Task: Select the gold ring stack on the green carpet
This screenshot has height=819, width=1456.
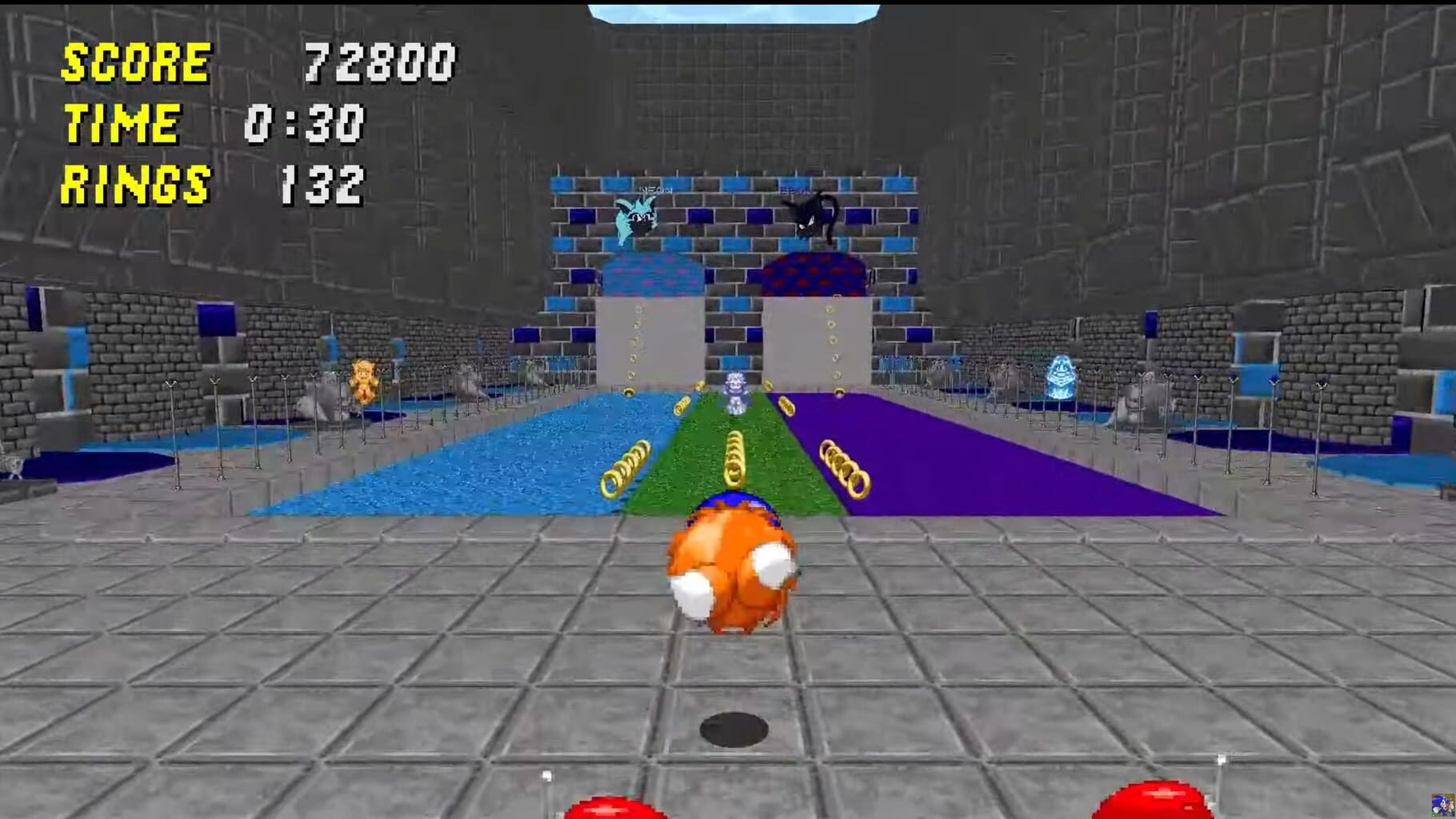Action: click(736, 460)
